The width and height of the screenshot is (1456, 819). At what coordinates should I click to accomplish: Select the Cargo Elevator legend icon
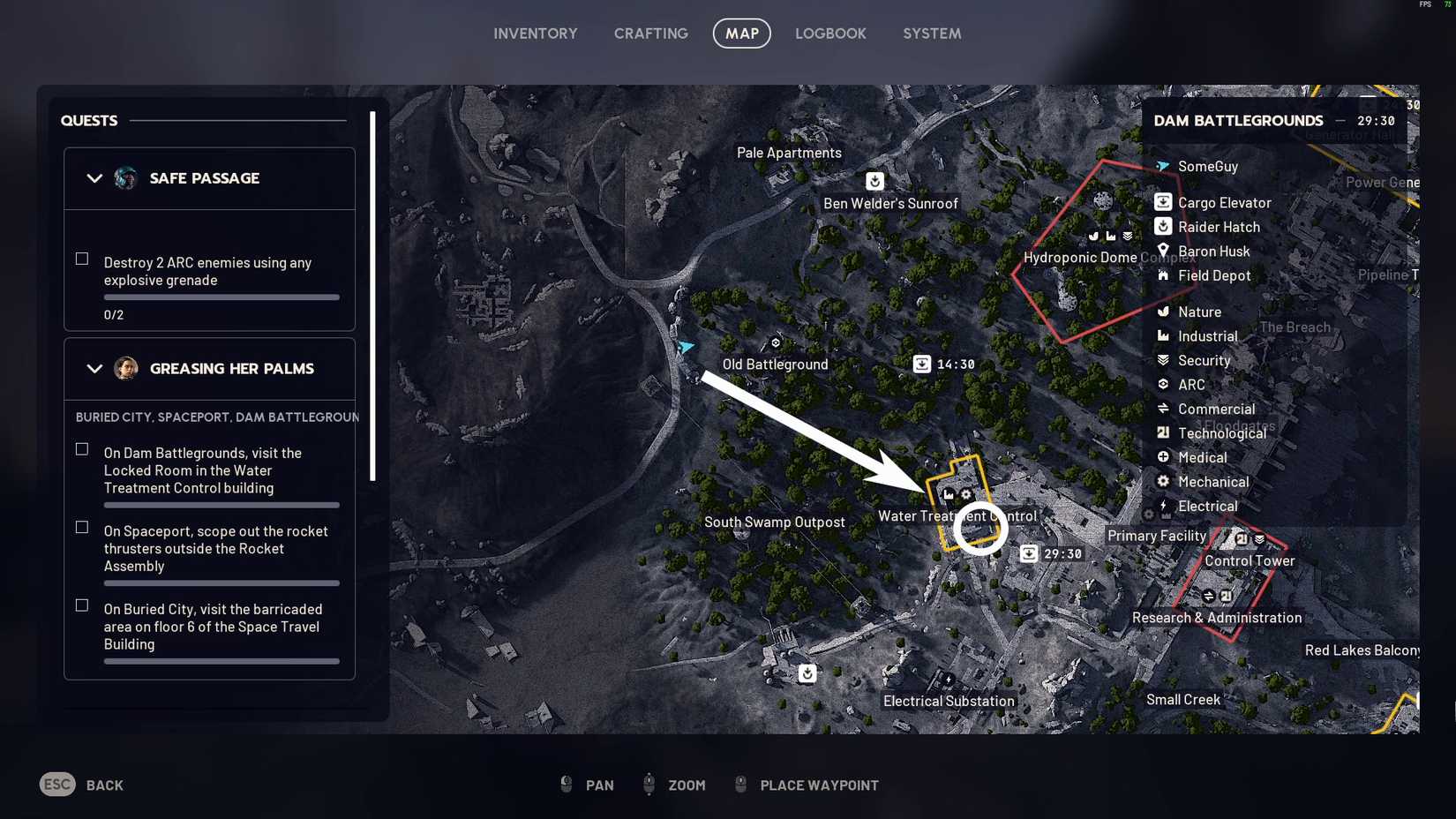[1162, 202]
